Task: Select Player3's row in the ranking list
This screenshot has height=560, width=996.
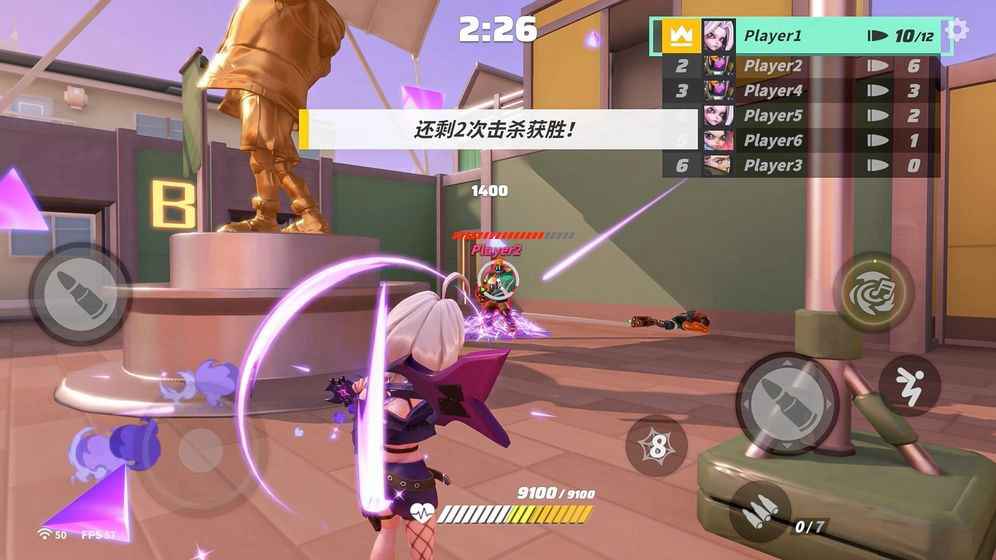Action: click(800, 166)
